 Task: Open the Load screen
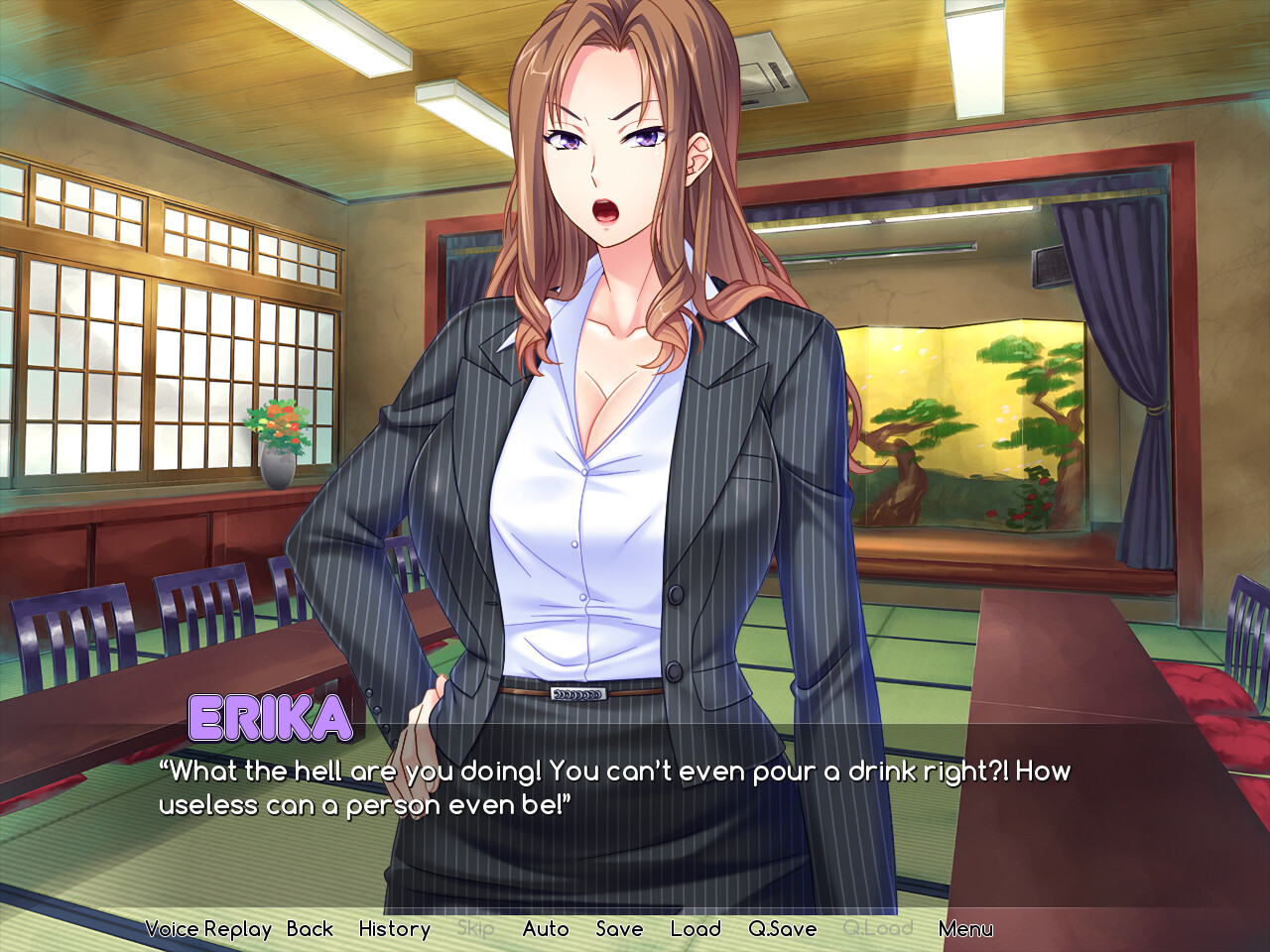[696, 929]
